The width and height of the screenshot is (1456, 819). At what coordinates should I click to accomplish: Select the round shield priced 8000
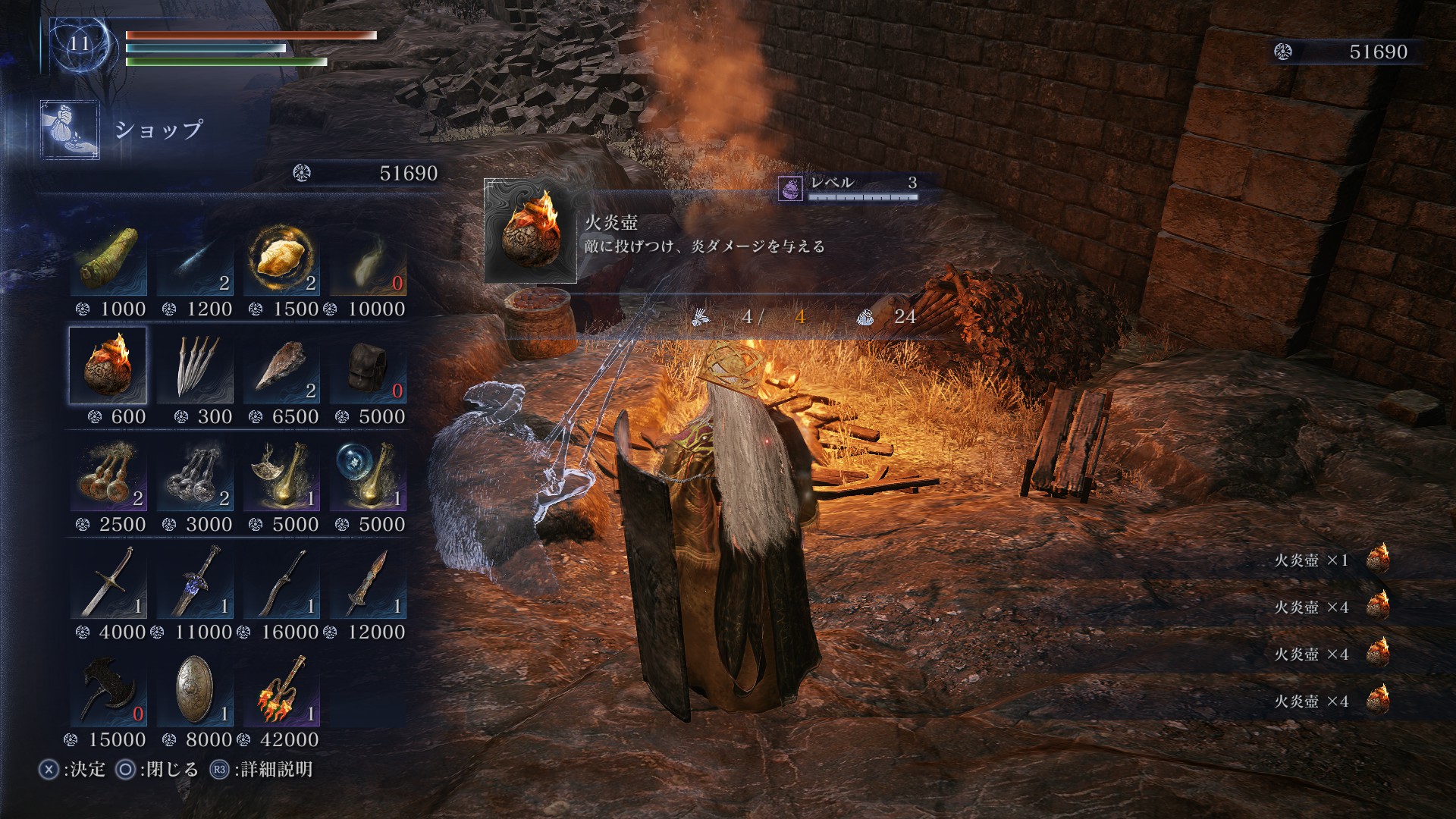coord(194,689)
